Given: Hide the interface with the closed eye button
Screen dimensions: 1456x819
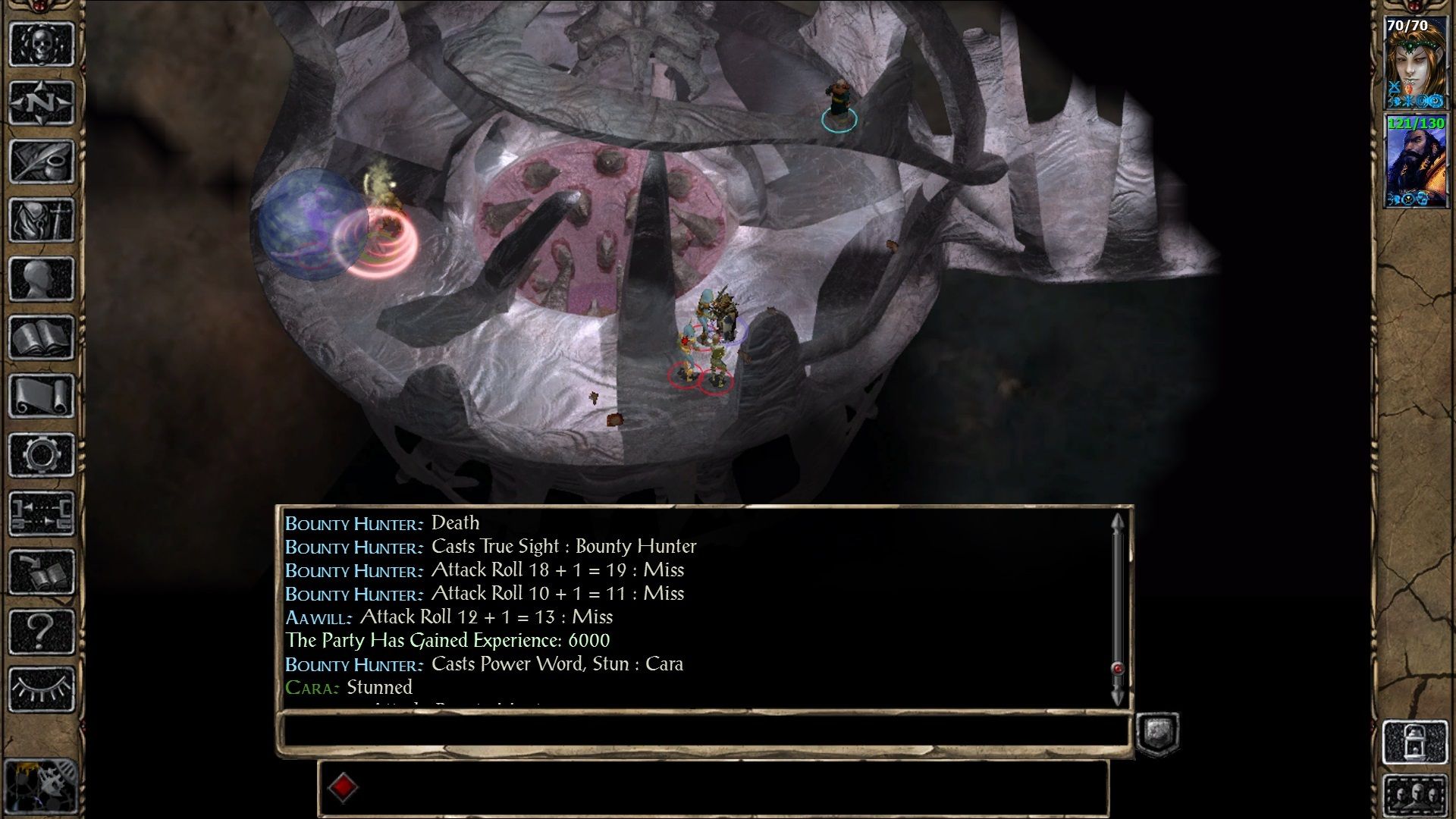Looking at the screenshot, I should tap(42, 689).
